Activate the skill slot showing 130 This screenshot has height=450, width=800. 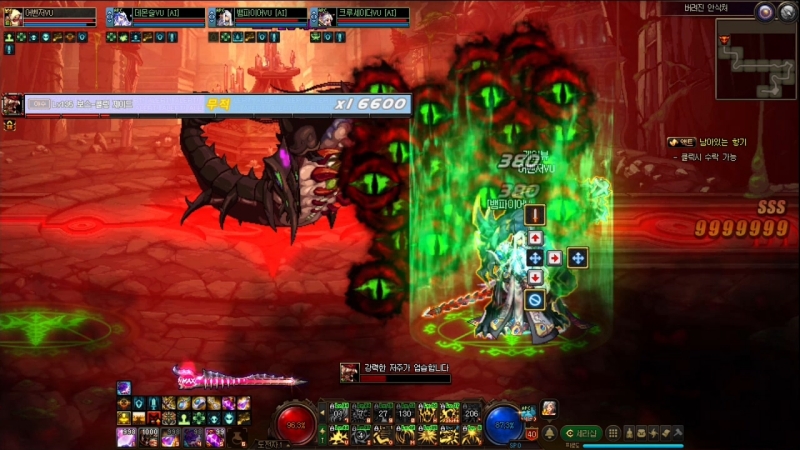(x=405, y=411)
